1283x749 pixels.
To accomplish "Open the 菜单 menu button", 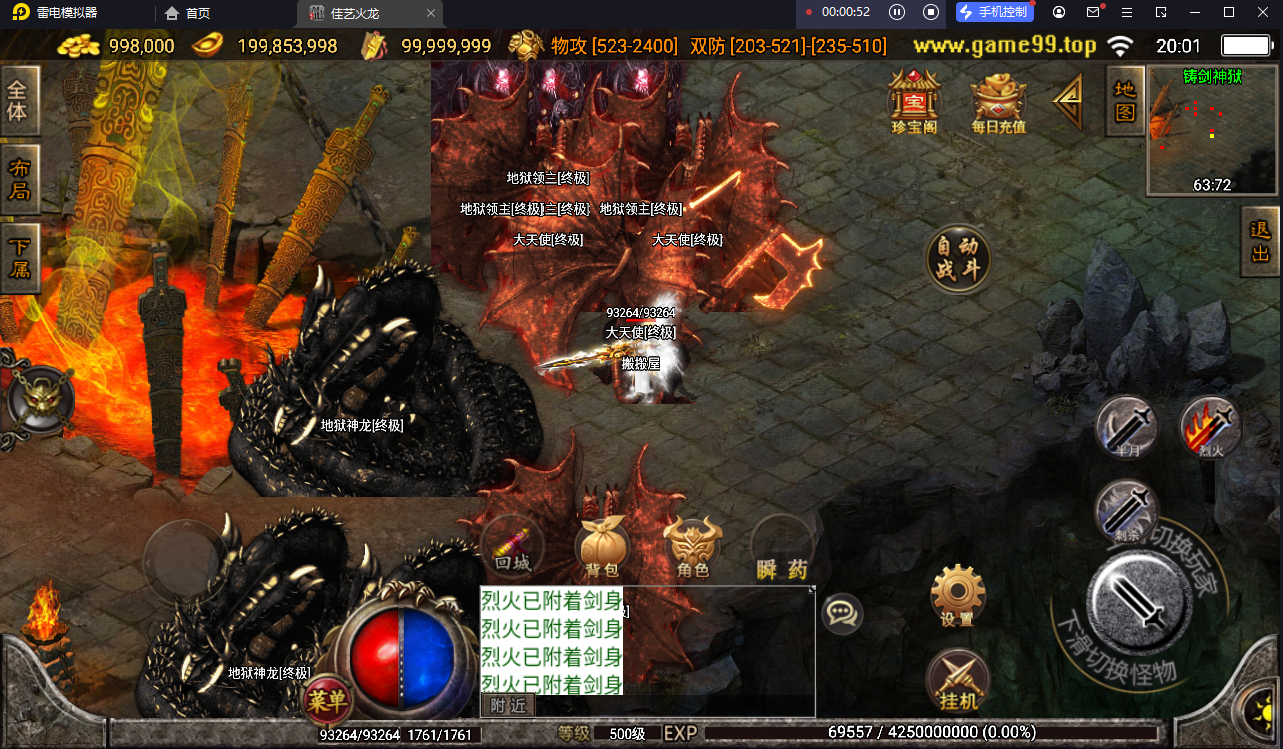I will pyautogui.click(x=327, y=701).
